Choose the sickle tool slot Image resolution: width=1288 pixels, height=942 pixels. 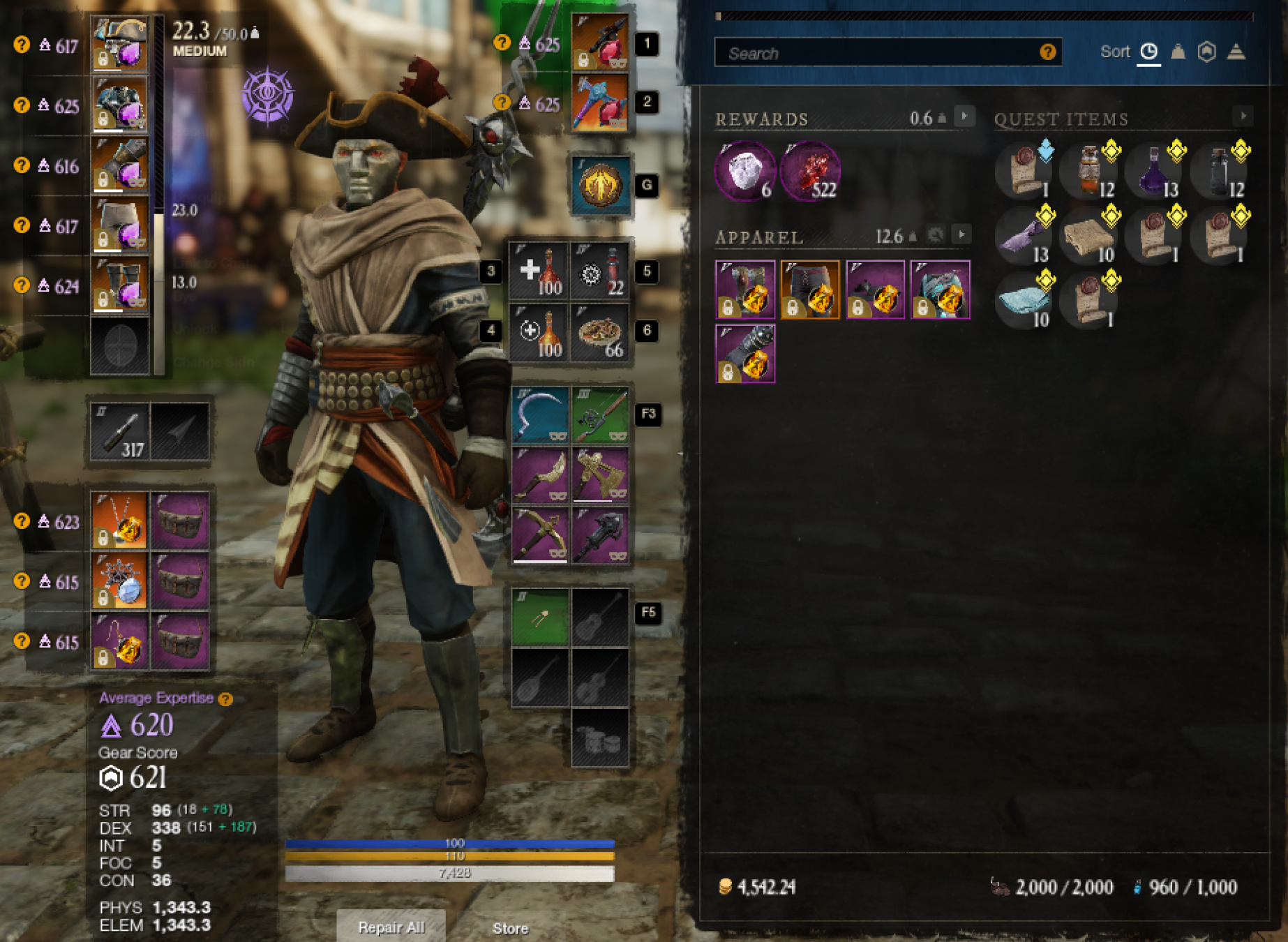point(539,415)
